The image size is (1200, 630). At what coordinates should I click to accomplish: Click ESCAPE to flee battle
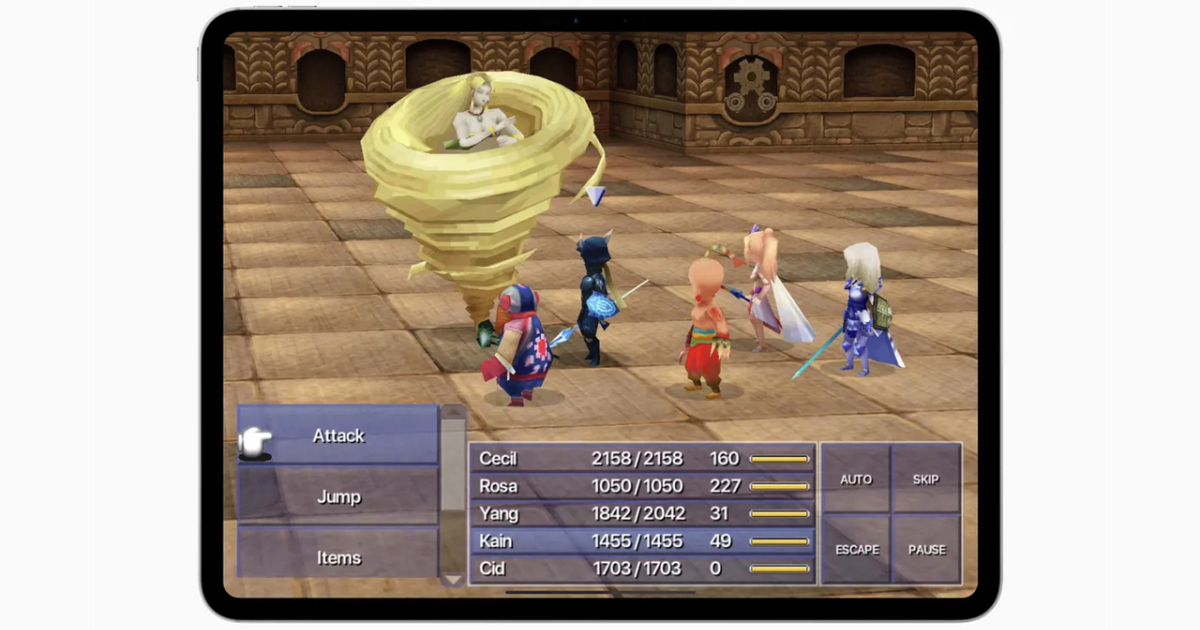click(855, 549)
